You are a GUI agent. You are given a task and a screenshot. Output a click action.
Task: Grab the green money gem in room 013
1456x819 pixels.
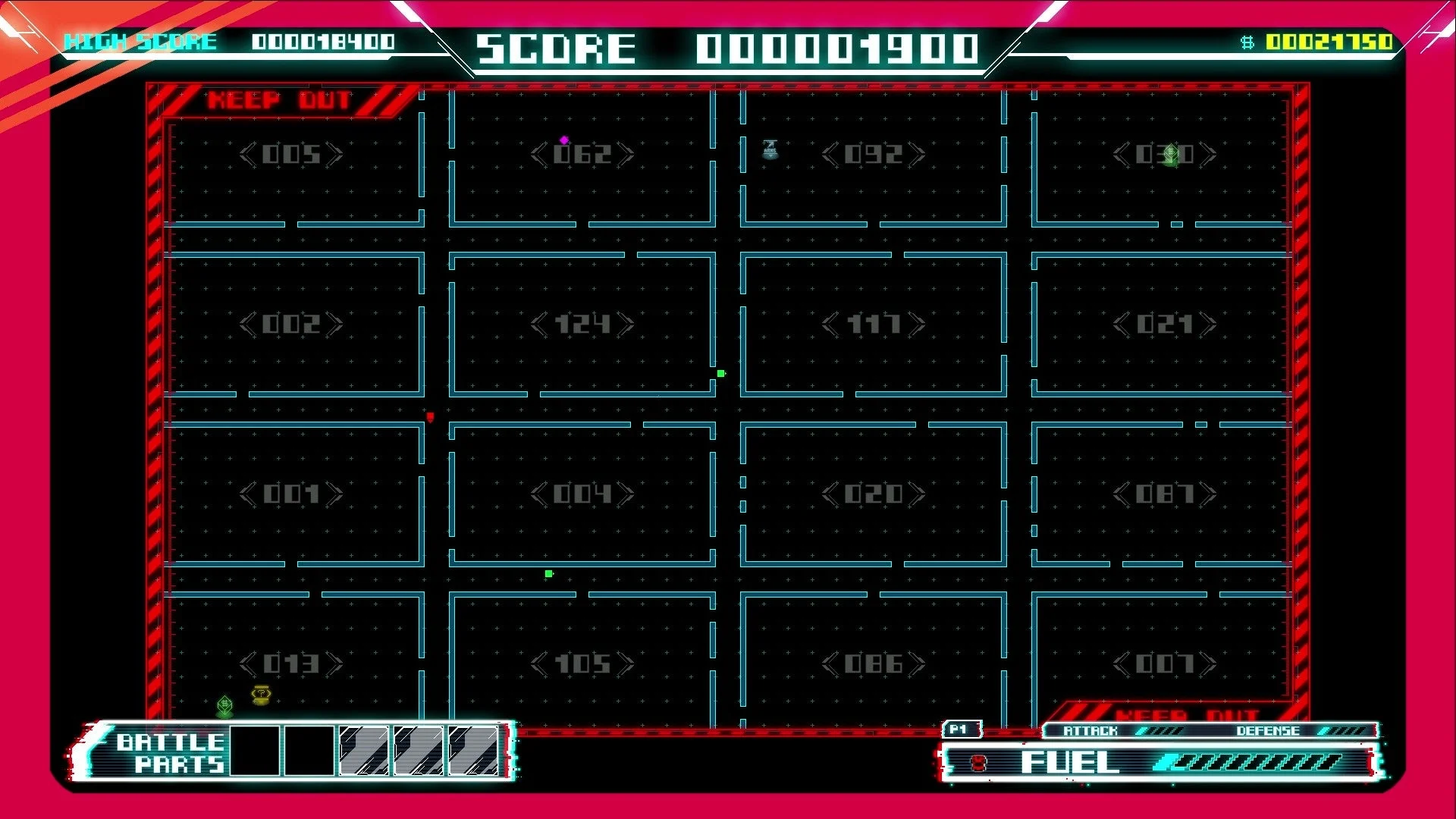[224, 704]
